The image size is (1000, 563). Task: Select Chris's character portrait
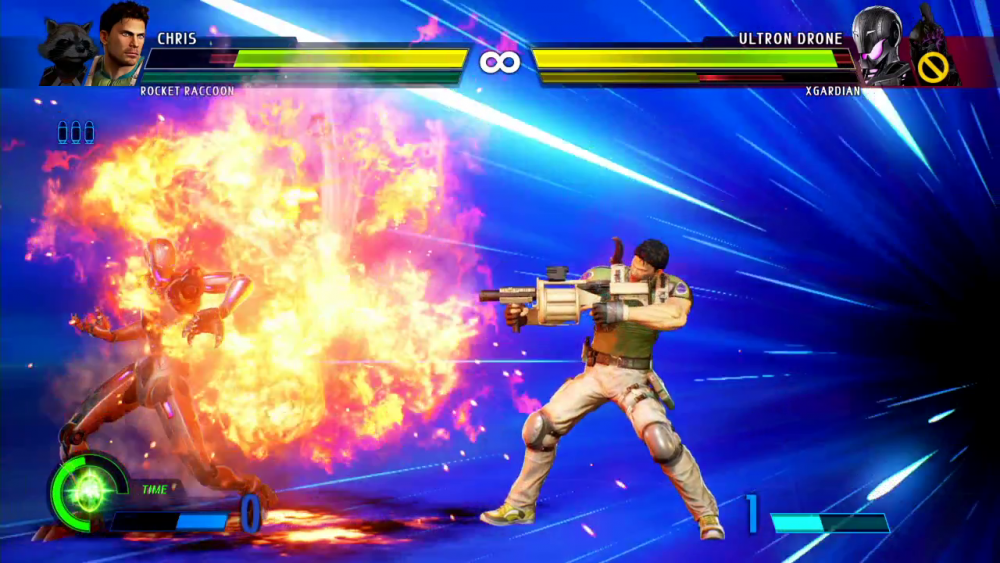tap(121, 42)
